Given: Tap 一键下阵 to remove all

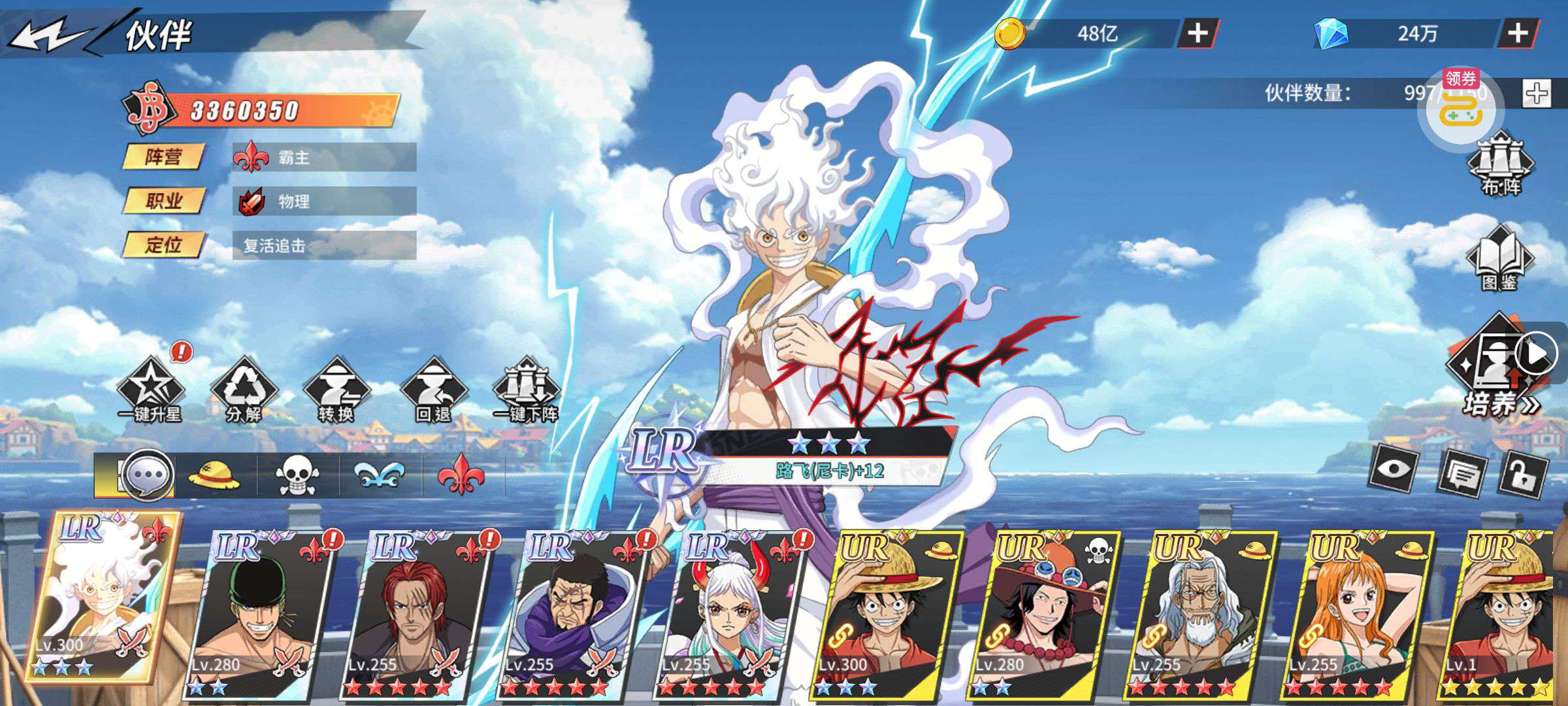Looking at the screenshot, I should [x=527, y=390].
